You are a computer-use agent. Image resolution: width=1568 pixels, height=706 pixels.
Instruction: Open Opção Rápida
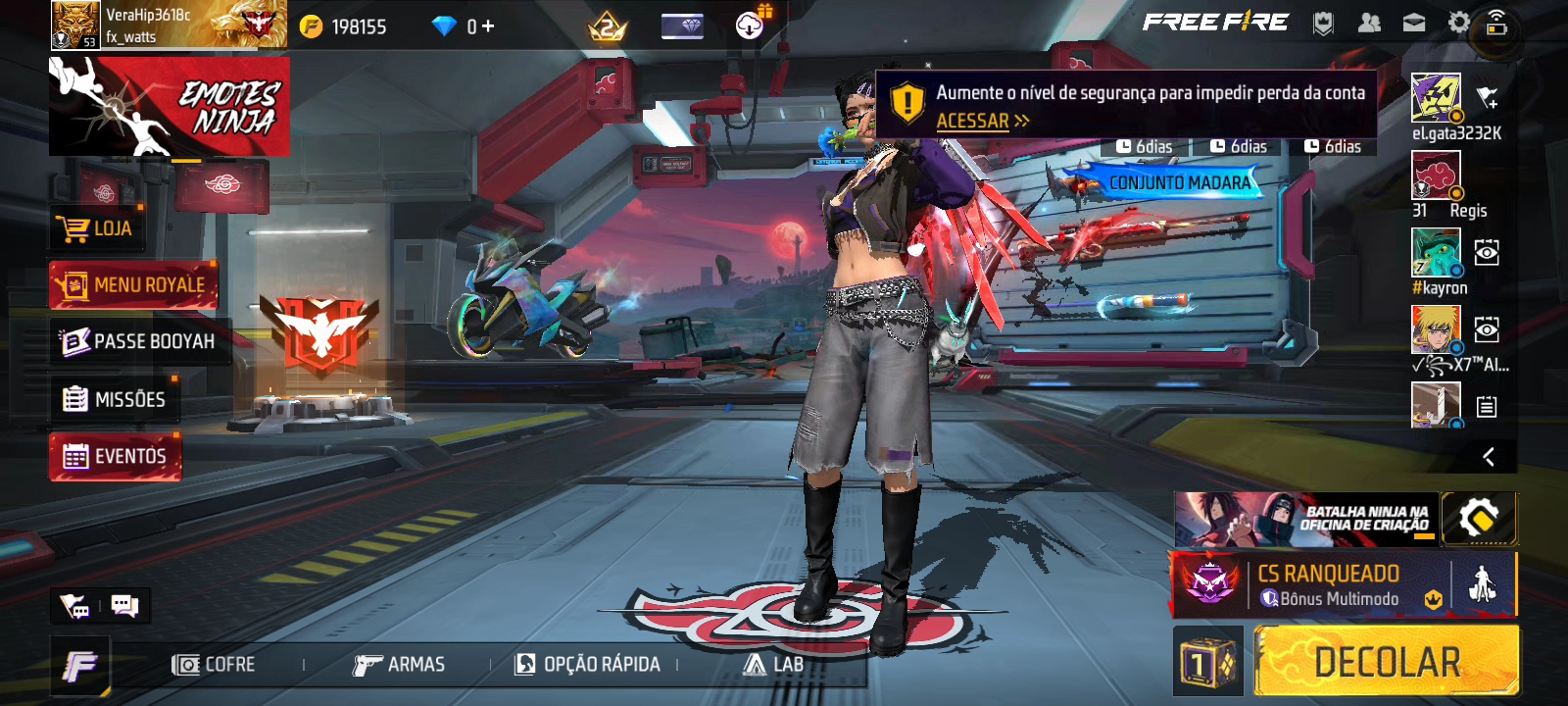click(x=588, y=665)
